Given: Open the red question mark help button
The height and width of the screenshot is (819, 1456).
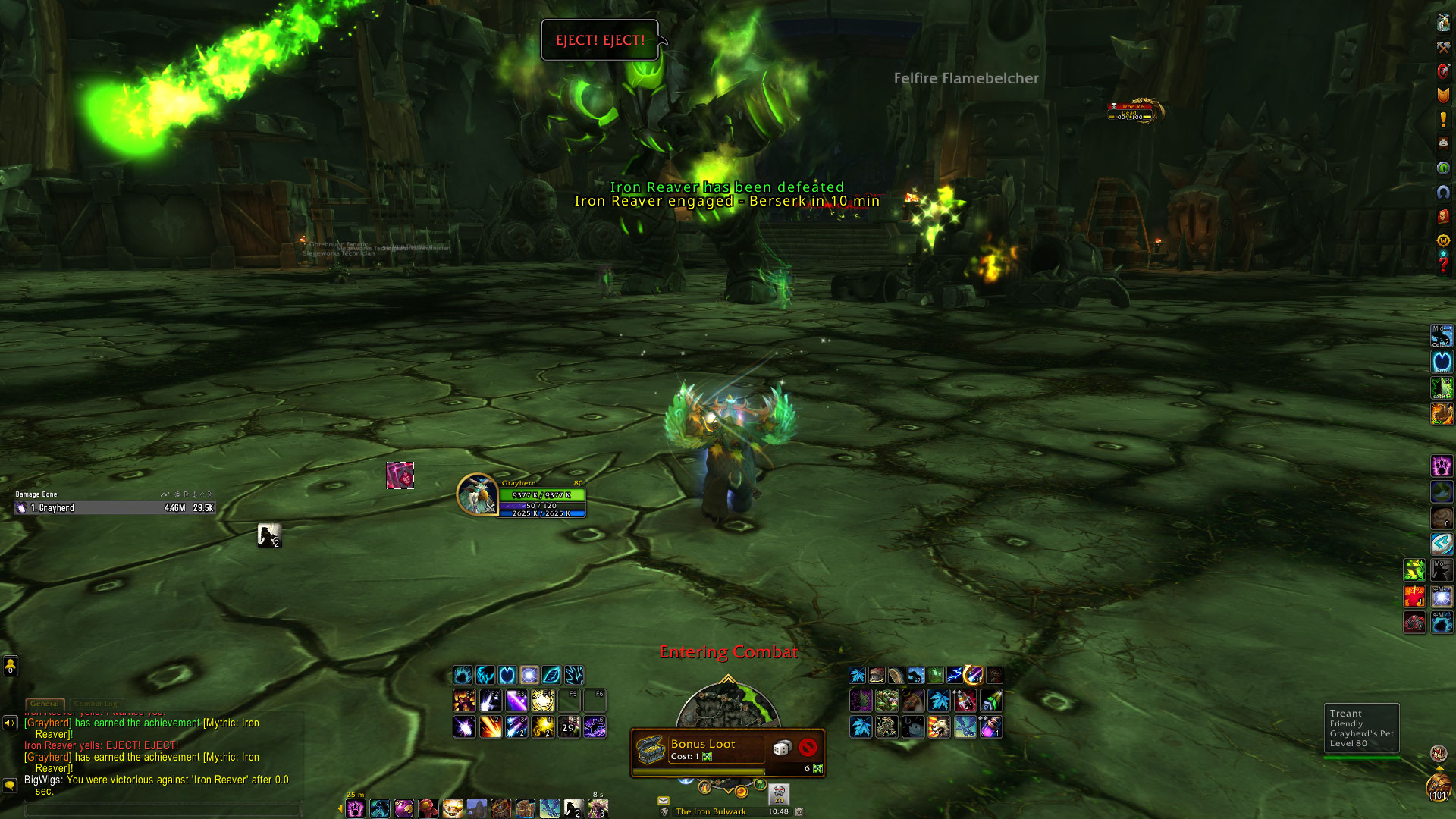Looking at the screenshot, I should click(x=1443, y=265).
